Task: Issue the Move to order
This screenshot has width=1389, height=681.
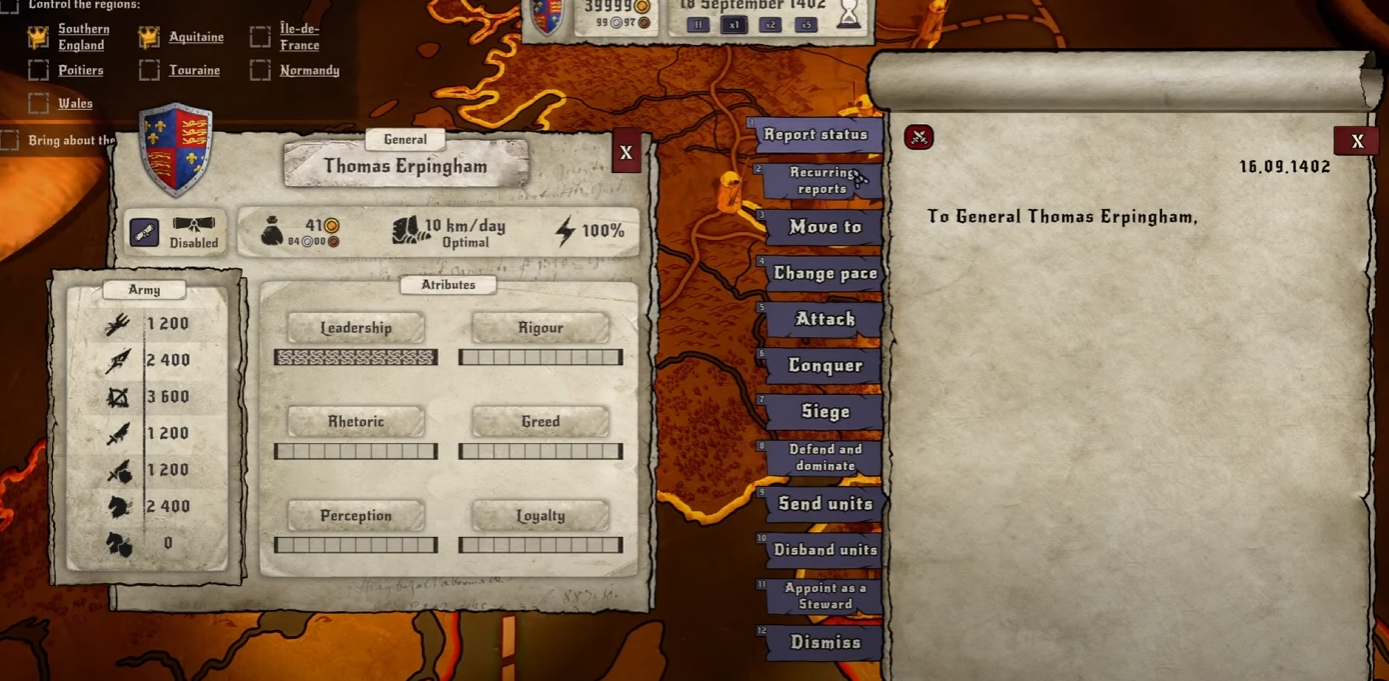Action: [824, 227]
